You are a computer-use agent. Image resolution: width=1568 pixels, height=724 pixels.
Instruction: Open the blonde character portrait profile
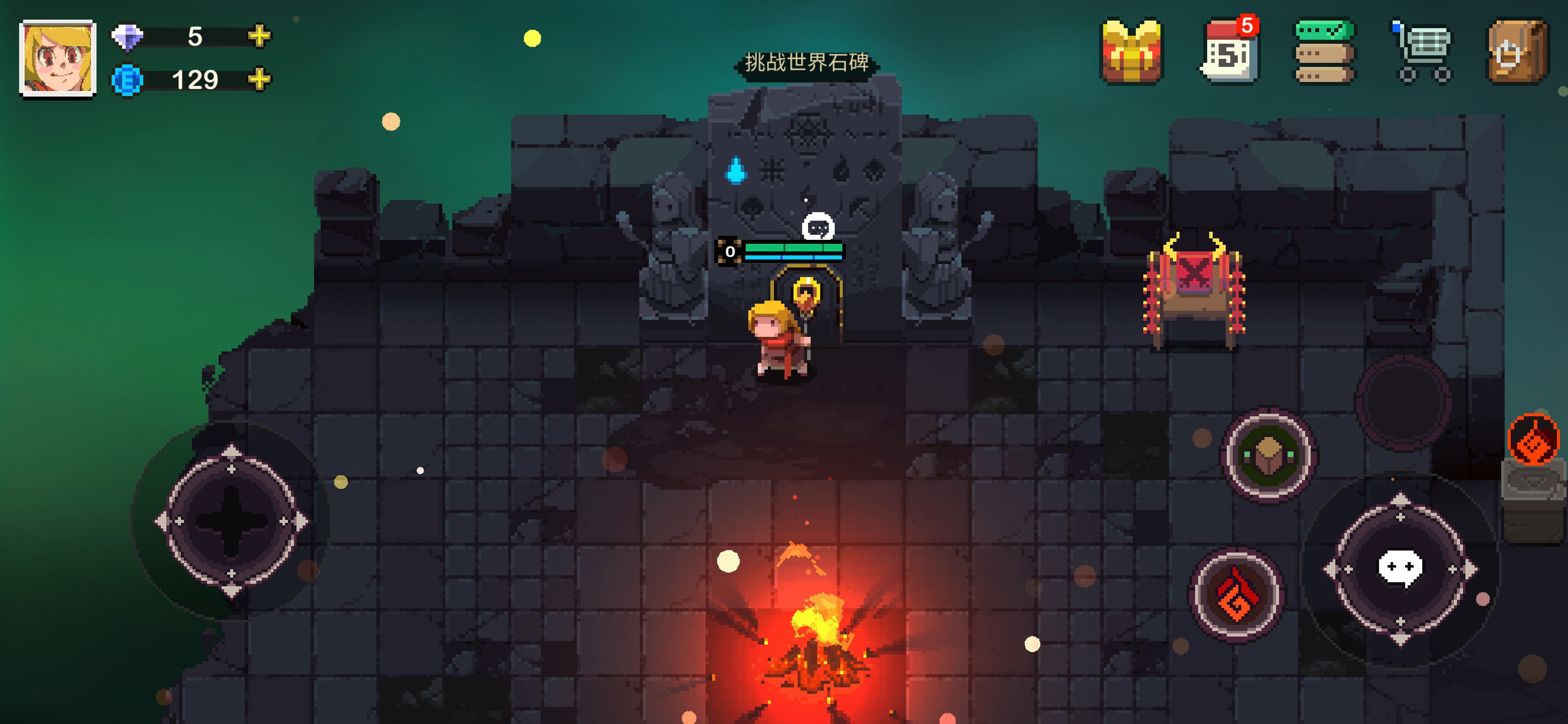[58, 58]
